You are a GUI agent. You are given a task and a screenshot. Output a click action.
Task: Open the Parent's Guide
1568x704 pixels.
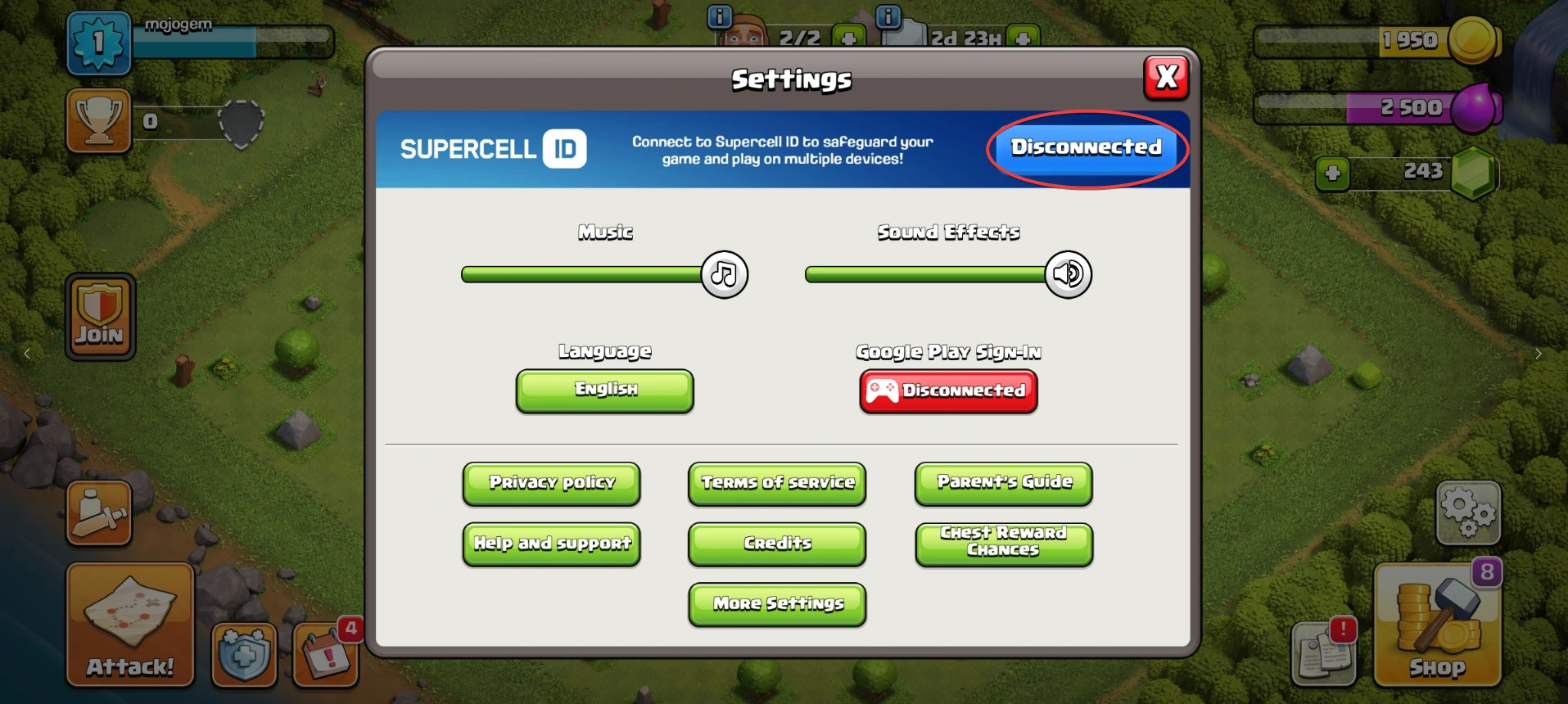click(x=1004, y=483)
